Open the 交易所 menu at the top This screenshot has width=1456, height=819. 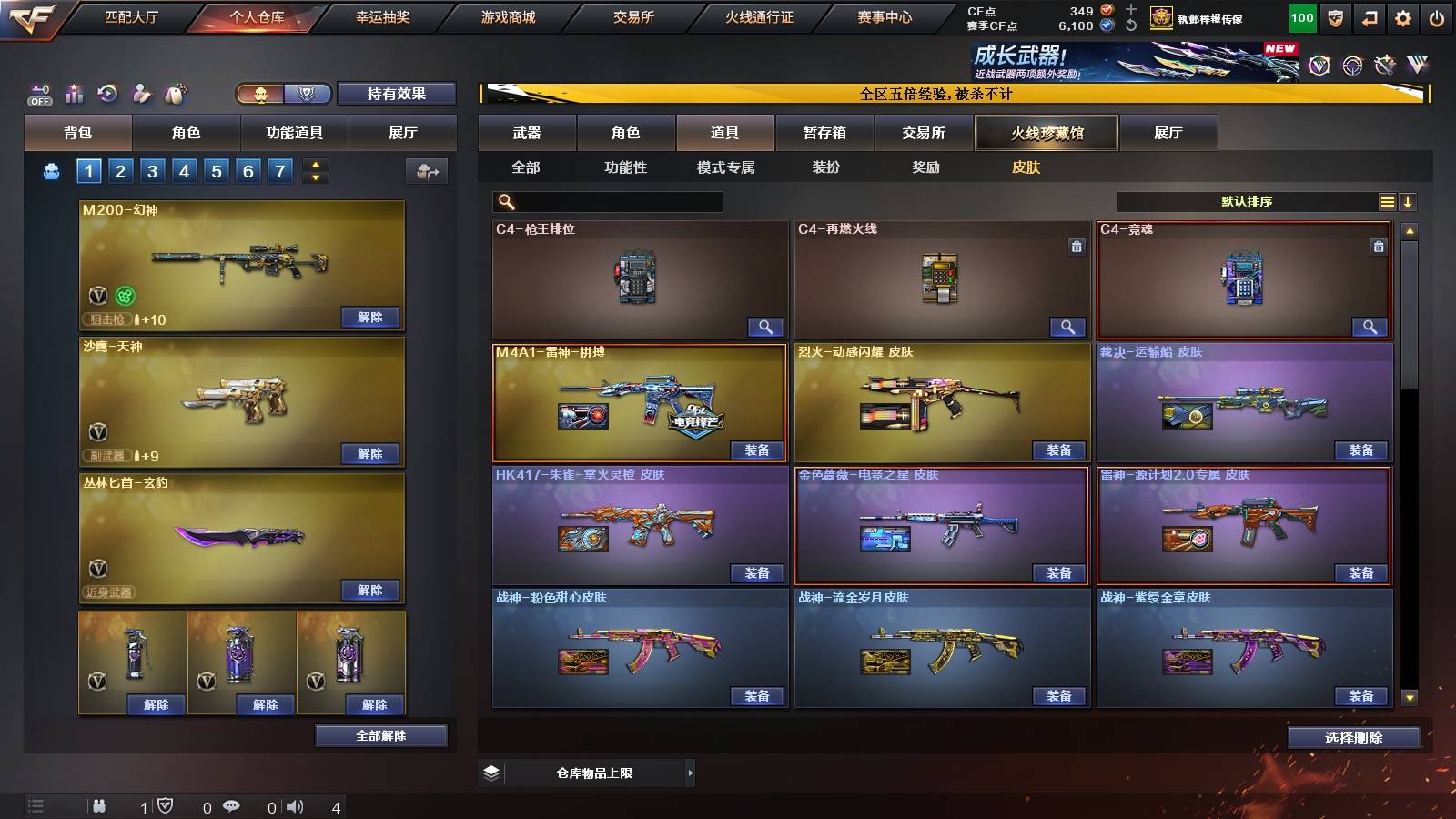coord(635,15)
